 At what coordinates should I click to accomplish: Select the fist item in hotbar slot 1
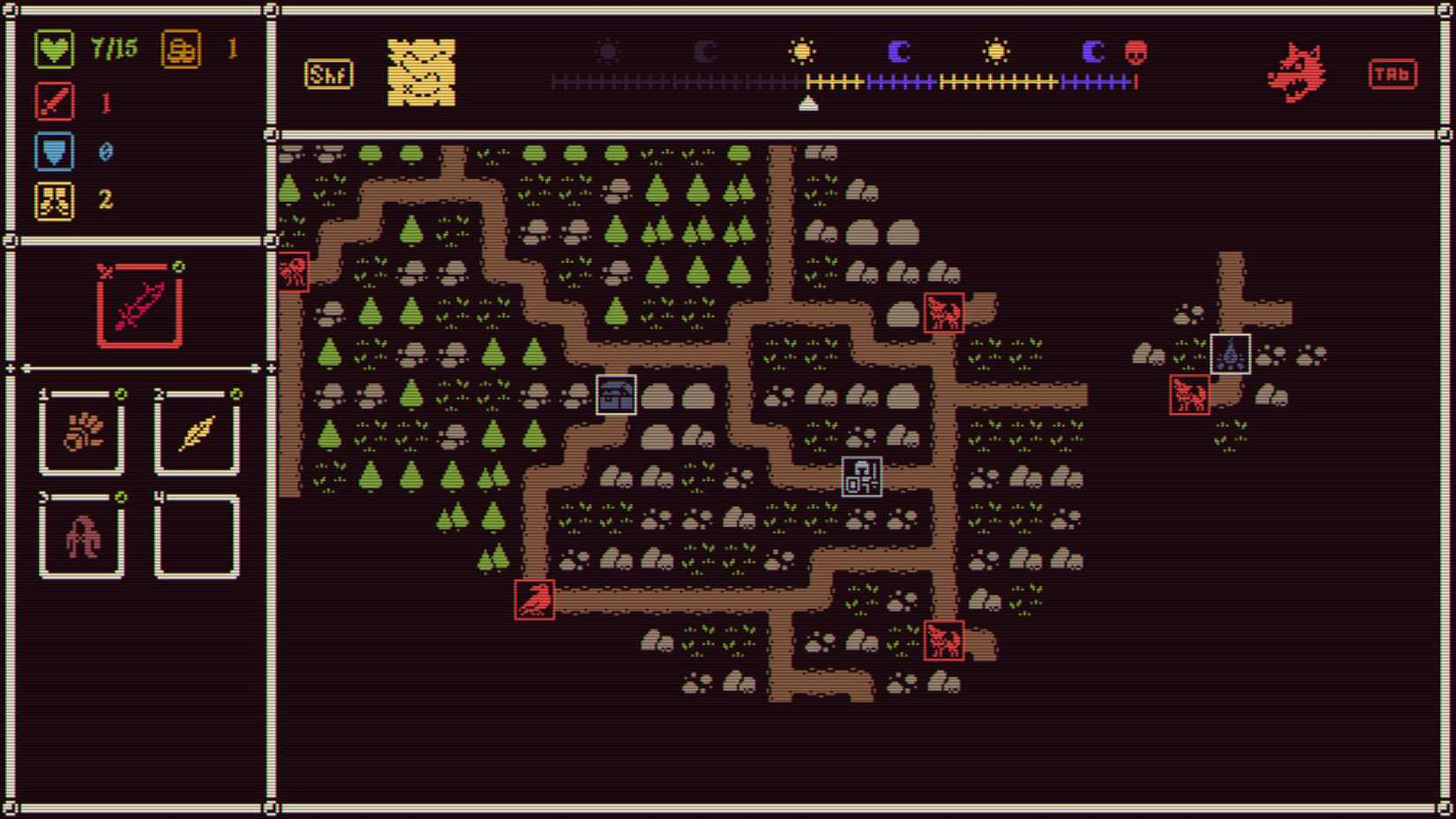(82, 432)
